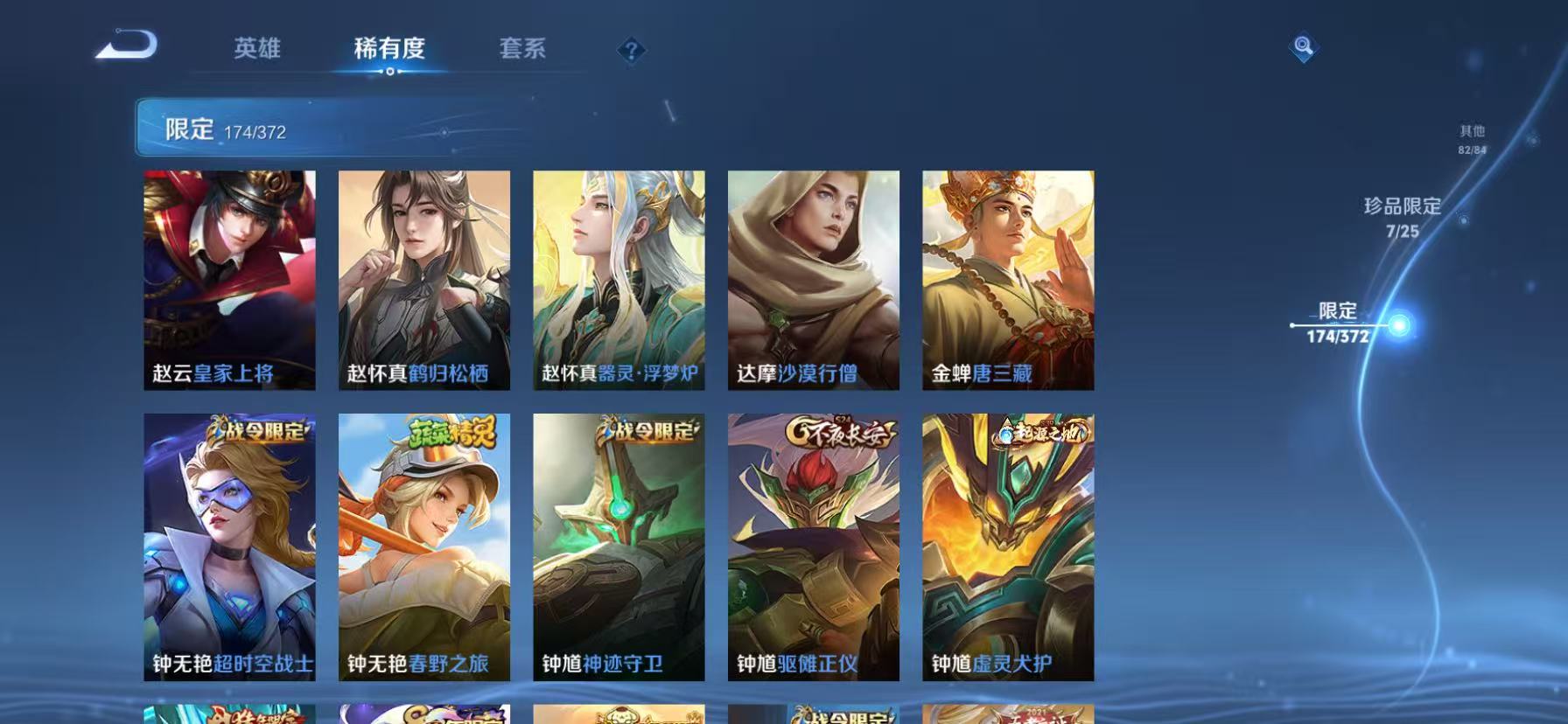Switch to the 套系 tab

[522, 48]
